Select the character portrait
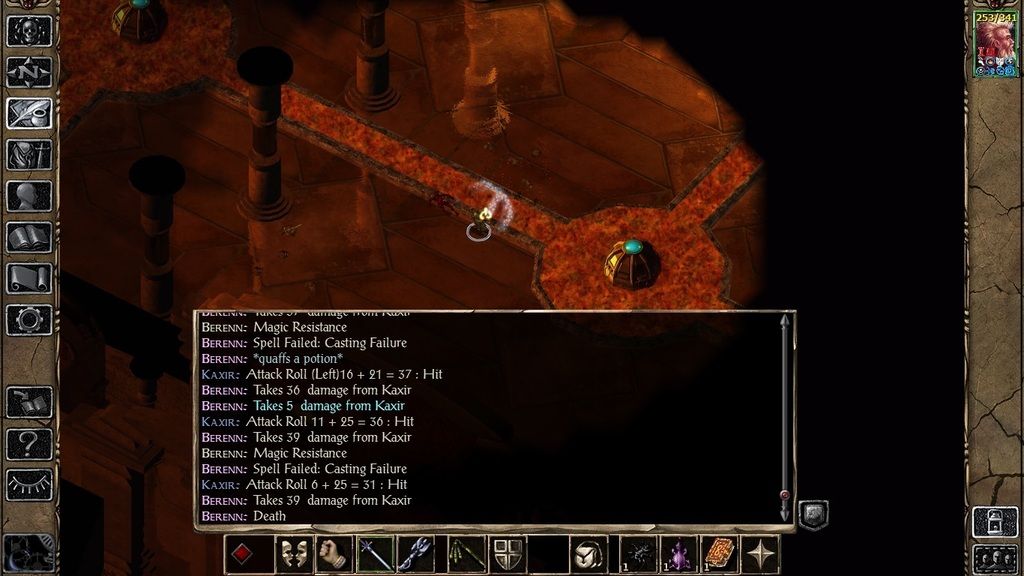This screenshot has height=576, width=1024. (995, 45)
